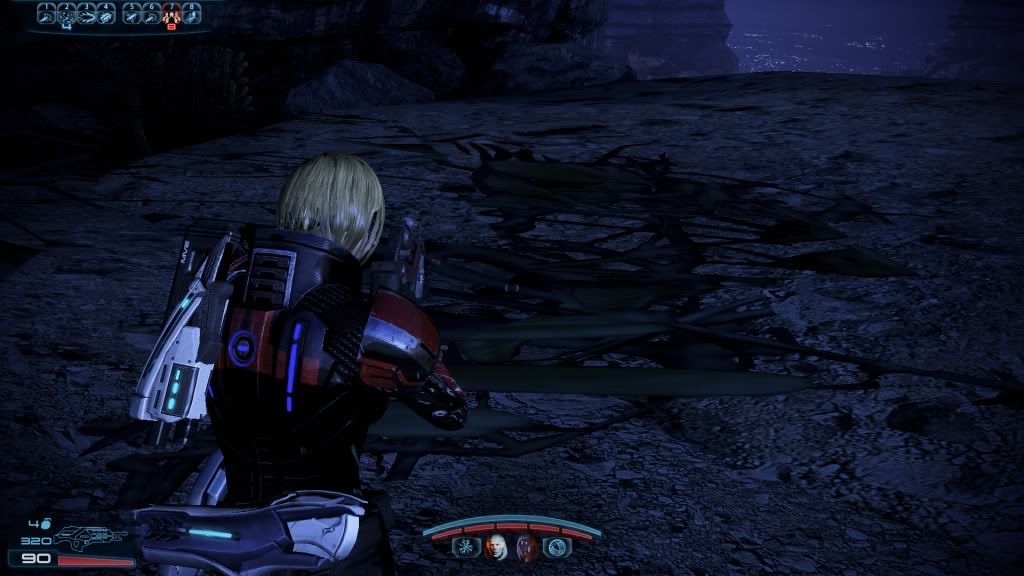The image size is (1024, 576).
Task: Click the assault rifle weapon outline icon
Action: pyautogui.click(x=88, y=539)
